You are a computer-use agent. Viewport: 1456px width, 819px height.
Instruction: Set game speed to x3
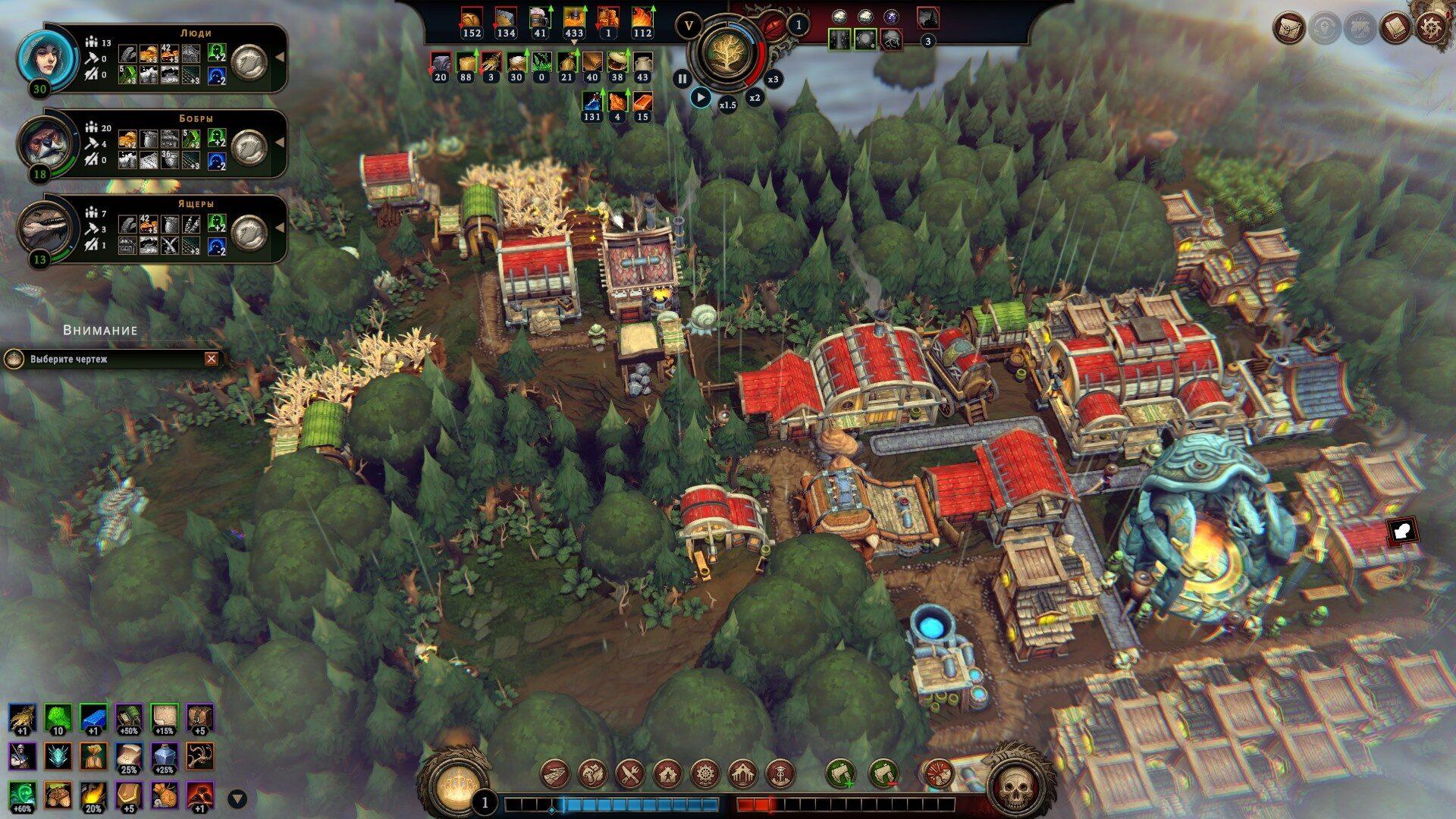point(773,79)
